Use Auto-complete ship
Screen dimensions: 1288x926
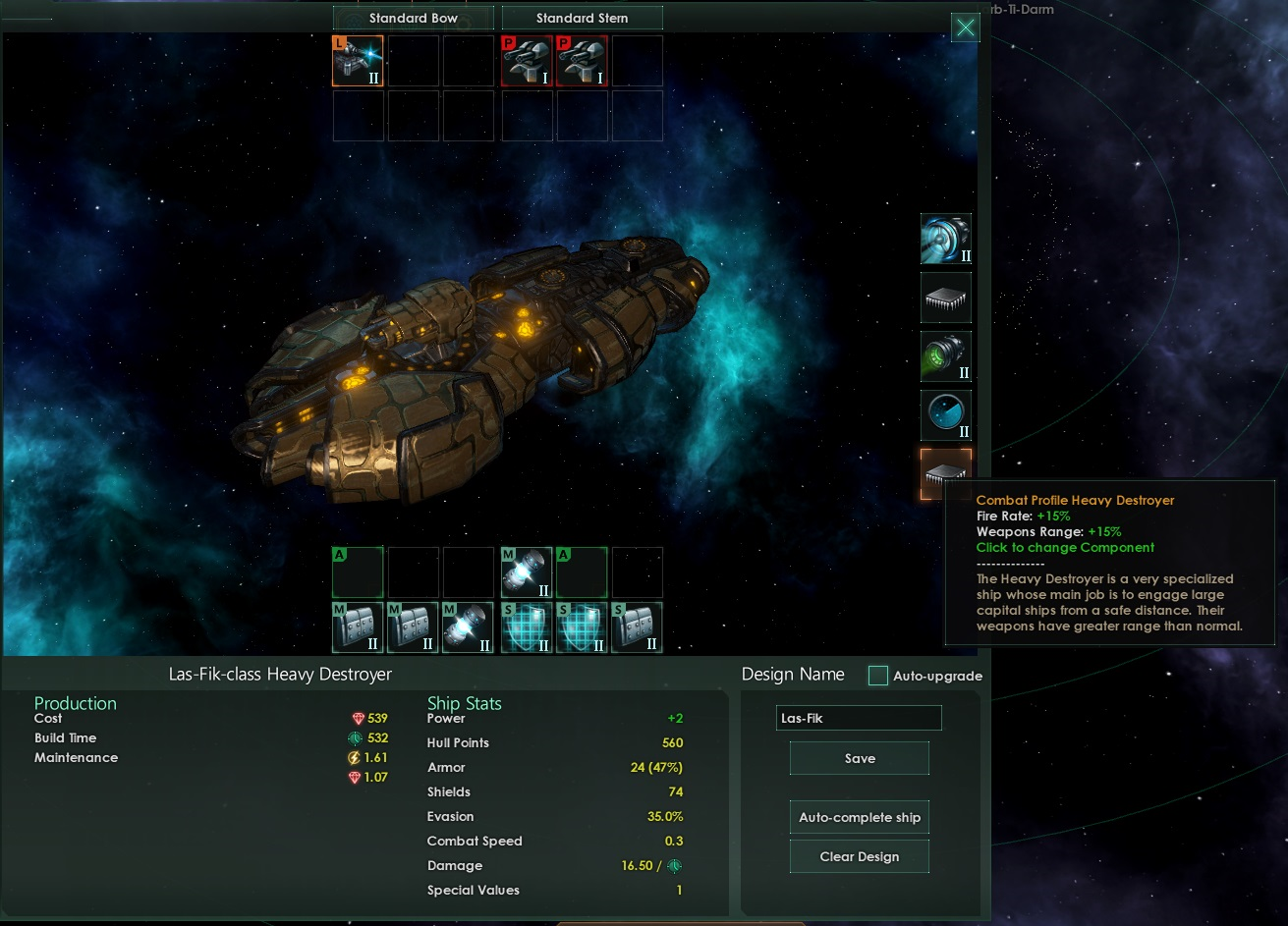(859, 817)
